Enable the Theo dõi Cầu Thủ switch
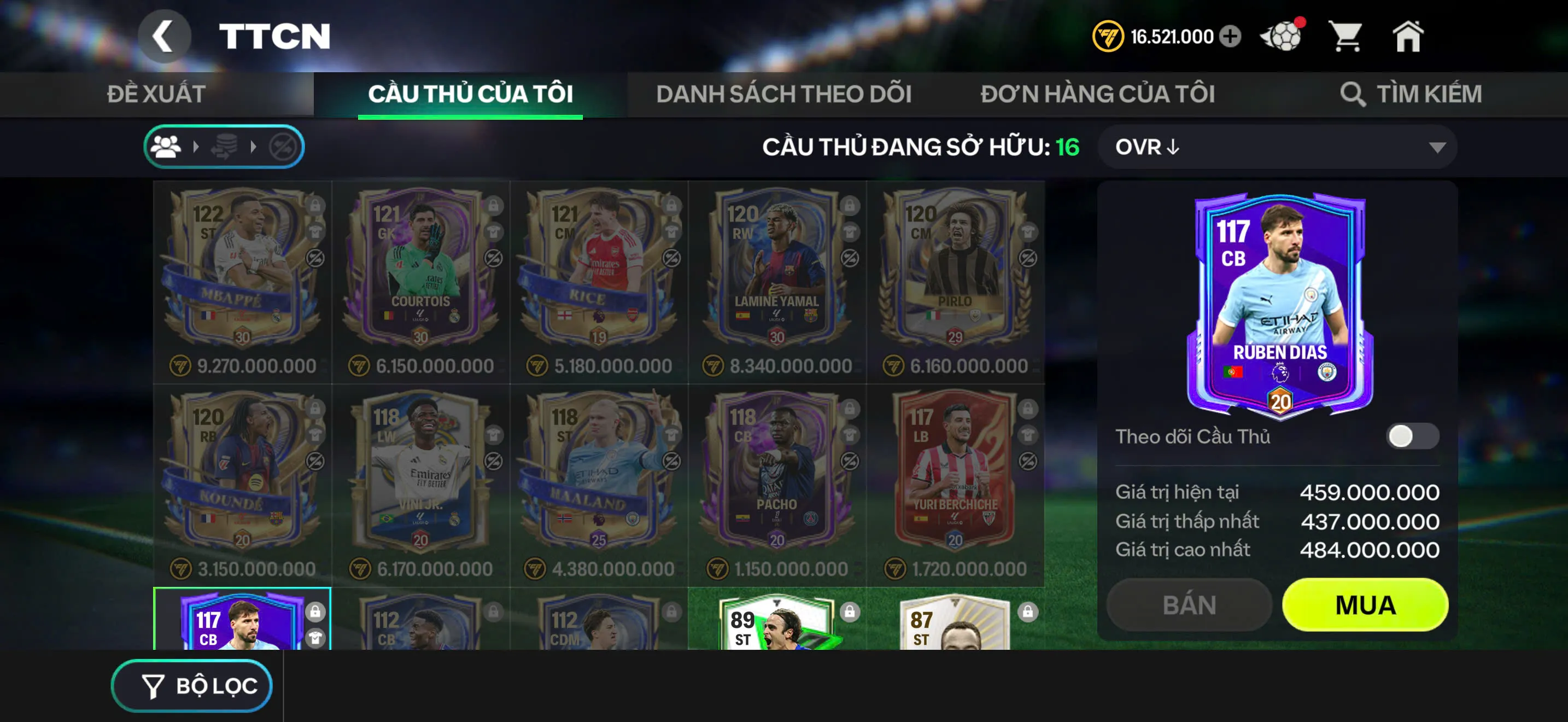 (x=1417, y=436)
